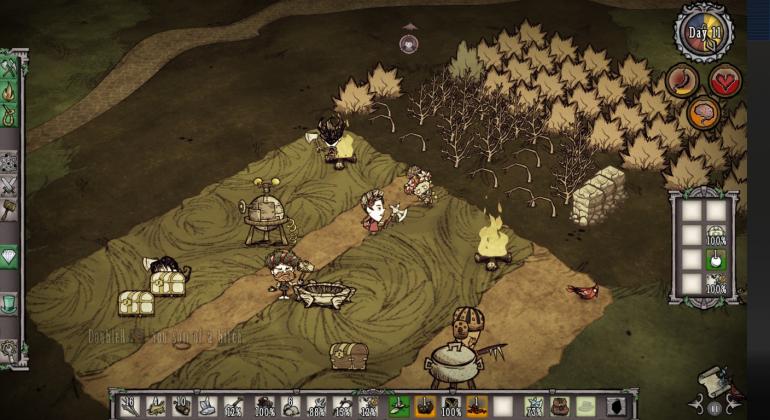This screenshot has height=420, width=770.
Task: Click the bottom backpack item at 100%
Action: [x=715, y=284]
